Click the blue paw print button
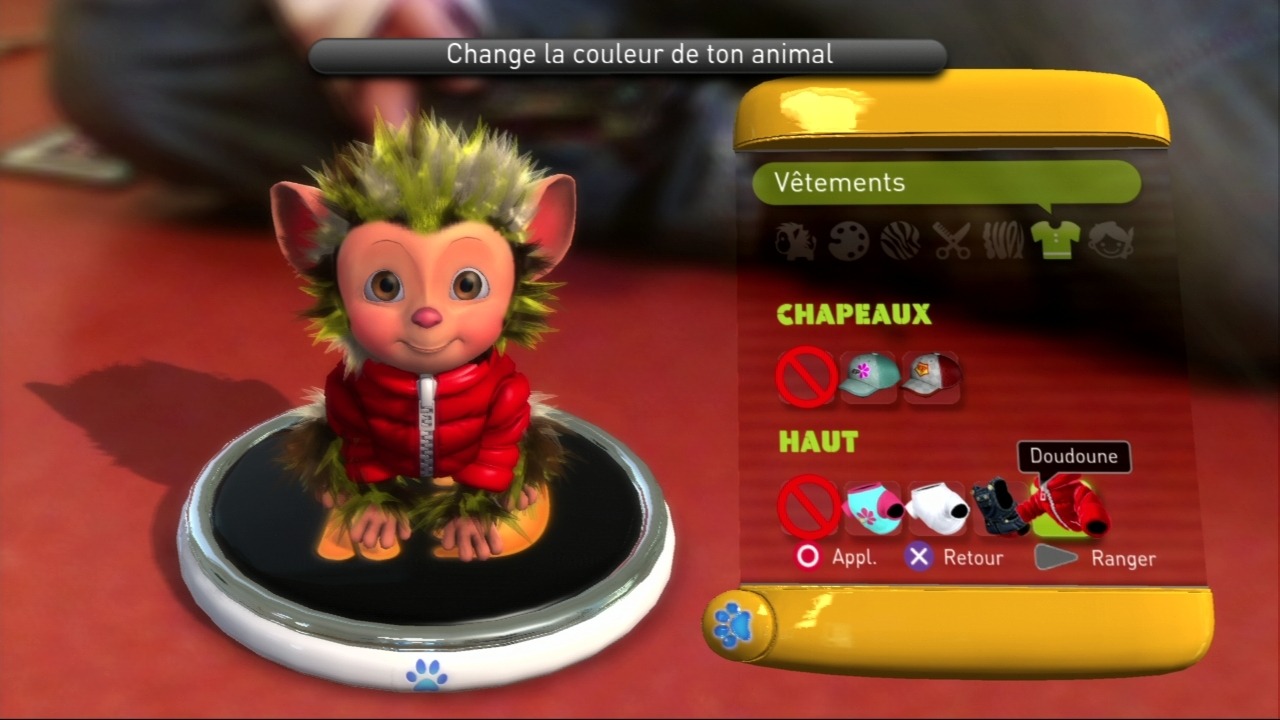Viewport: 1280px width, 720px height. [x=733, y=624]
